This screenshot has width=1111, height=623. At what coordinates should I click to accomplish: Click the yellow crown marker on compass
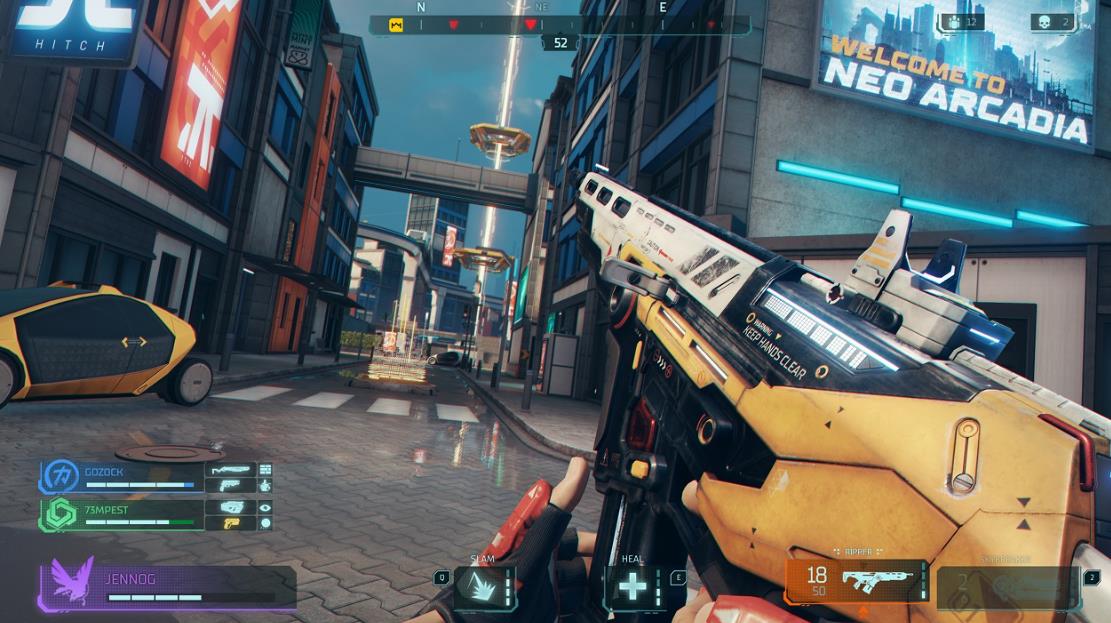click(x=396, y=25)
